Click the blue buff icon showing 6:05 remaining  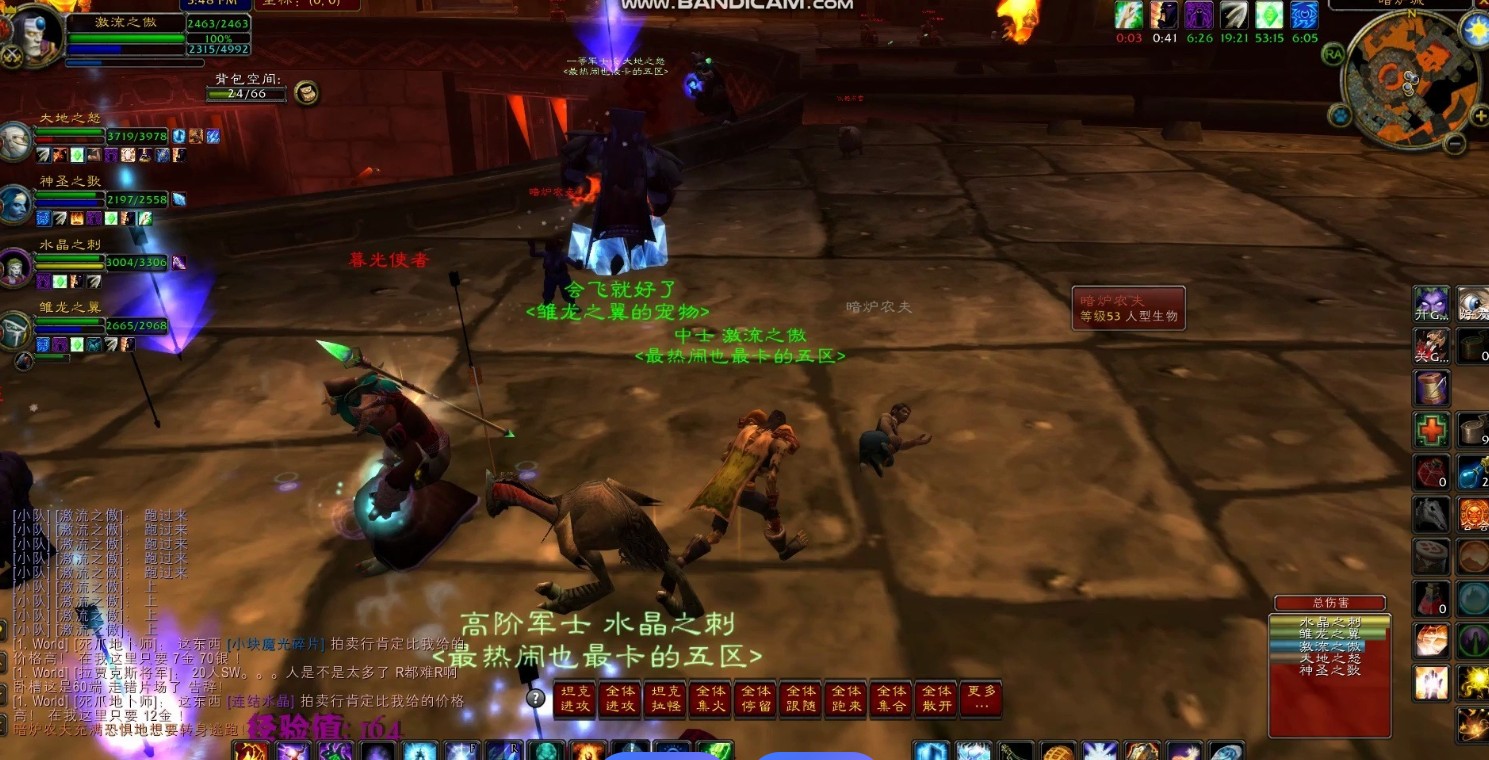(1303, 16)
